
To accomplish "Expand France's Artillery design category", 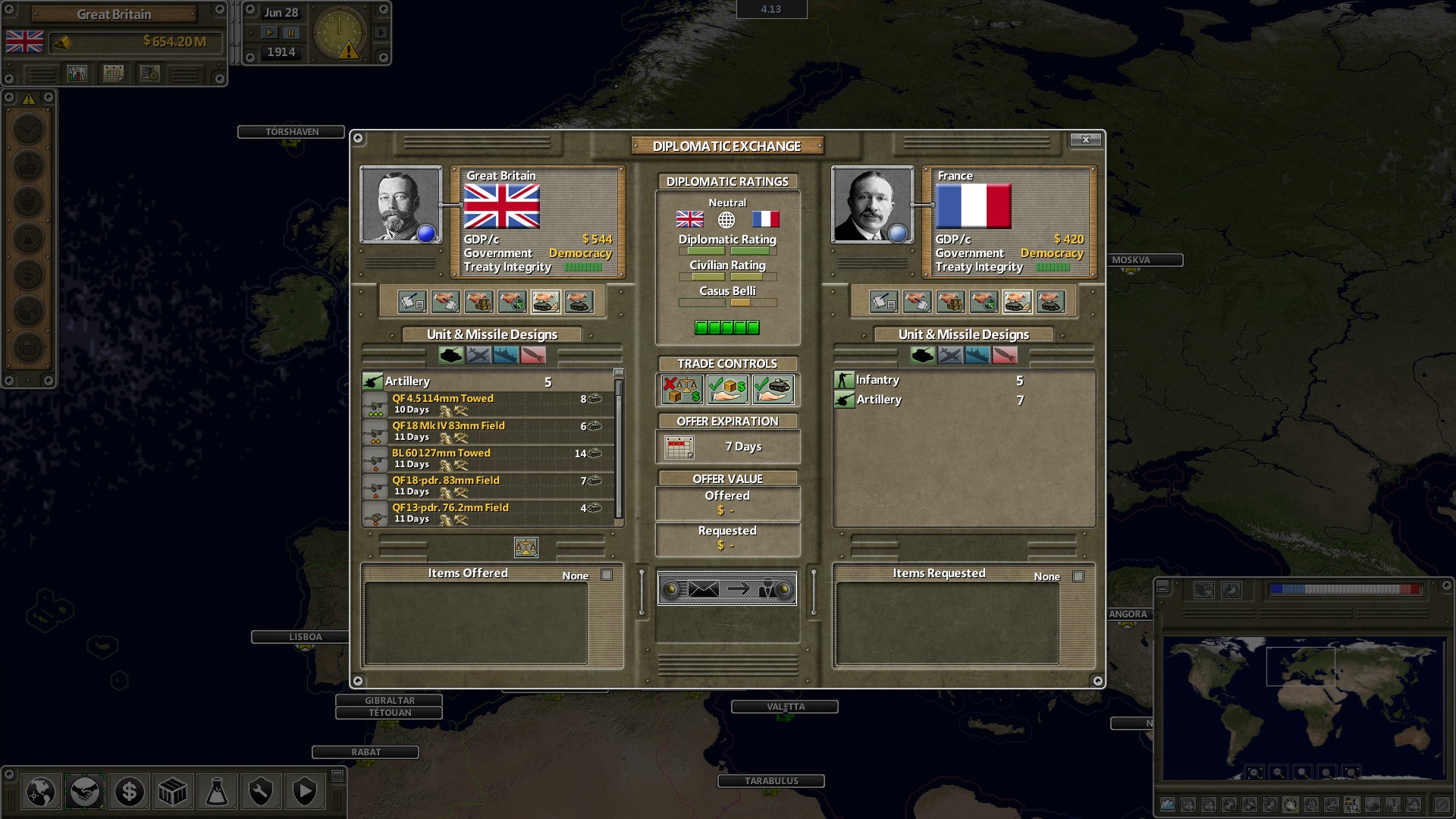I will pyautogui.click(x=878, y=400).
